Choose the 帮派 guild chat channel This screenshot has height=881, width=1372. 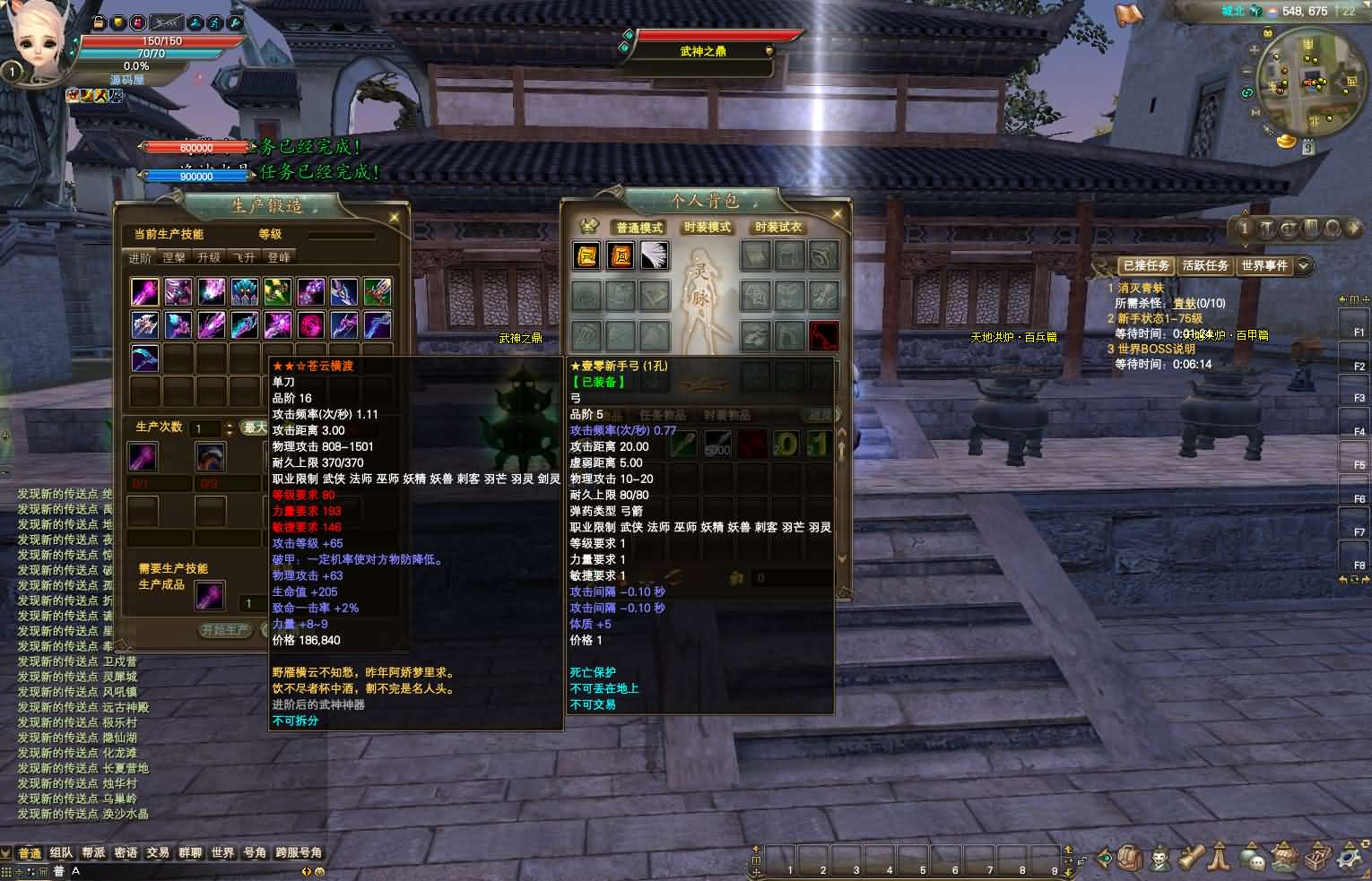click(93, 853)
